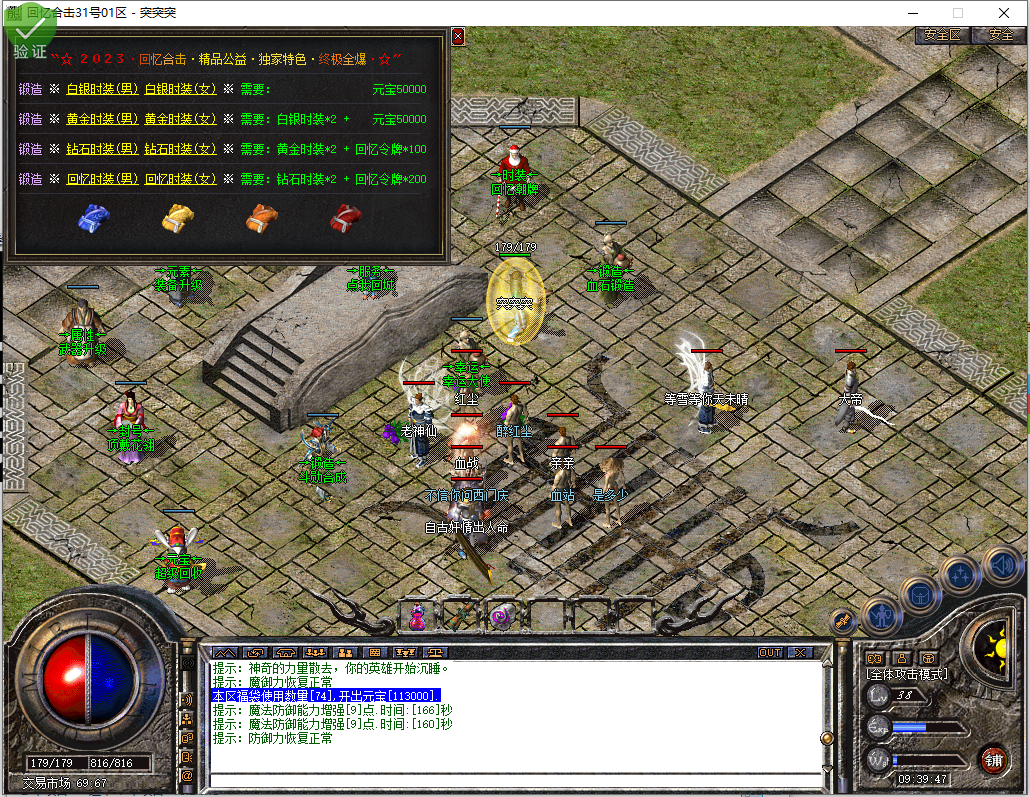Select the 钻石时装(男) forging link
Image resolution: width=1030 pixels, height=797 pixels.
point(102,149)
